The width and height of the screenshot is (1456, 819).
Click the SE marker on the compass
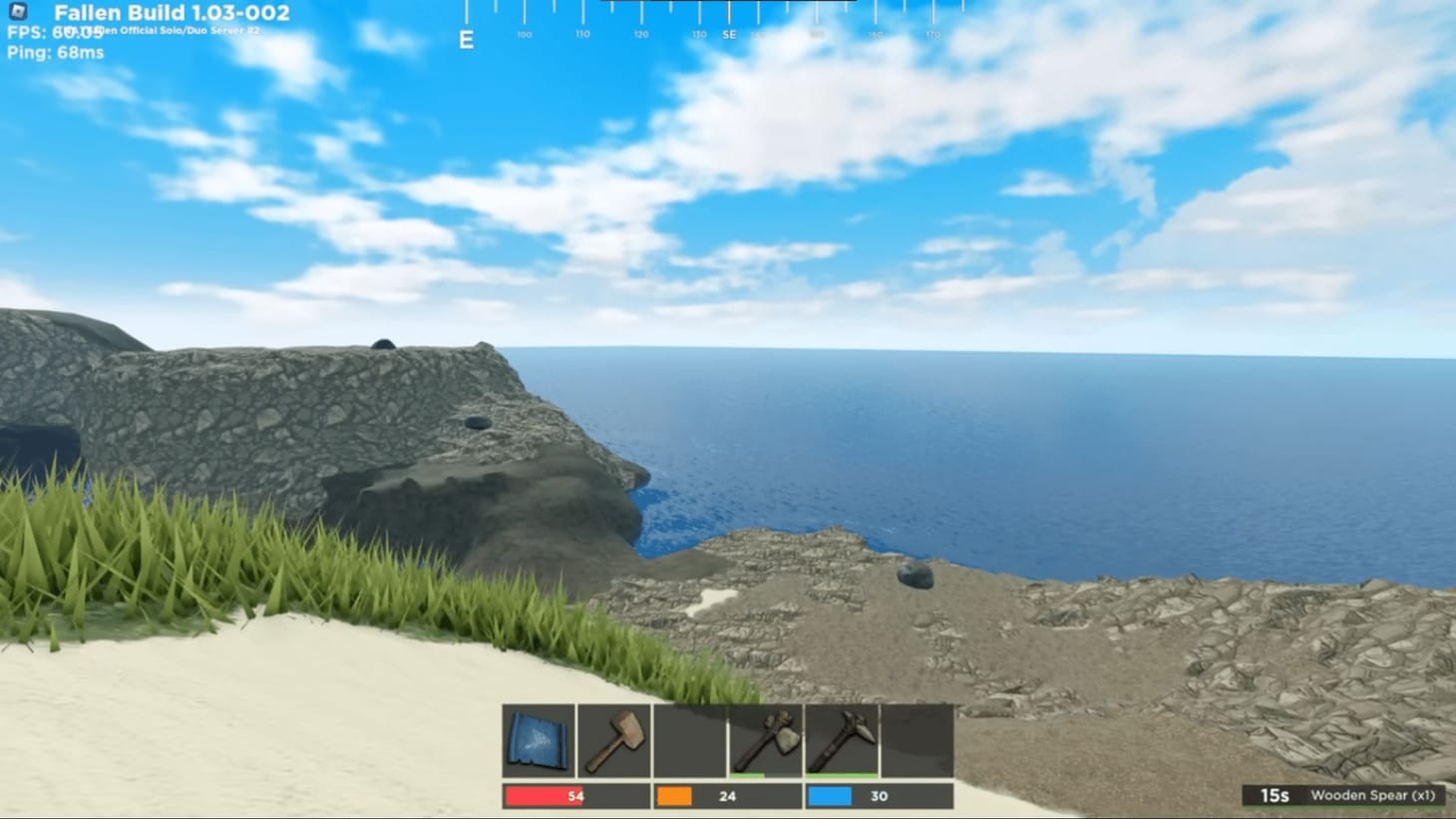[729, 33]
